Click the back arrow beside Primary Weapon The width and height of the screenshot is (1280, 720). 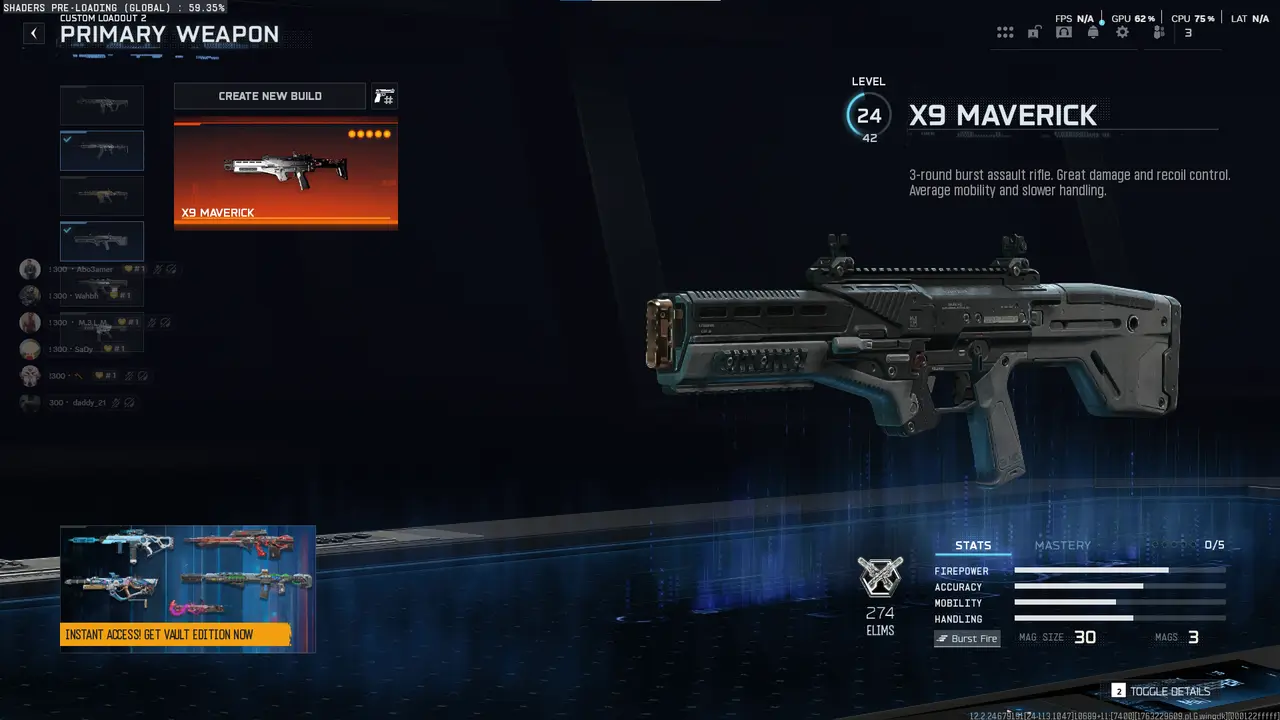(x=33, y=33)
